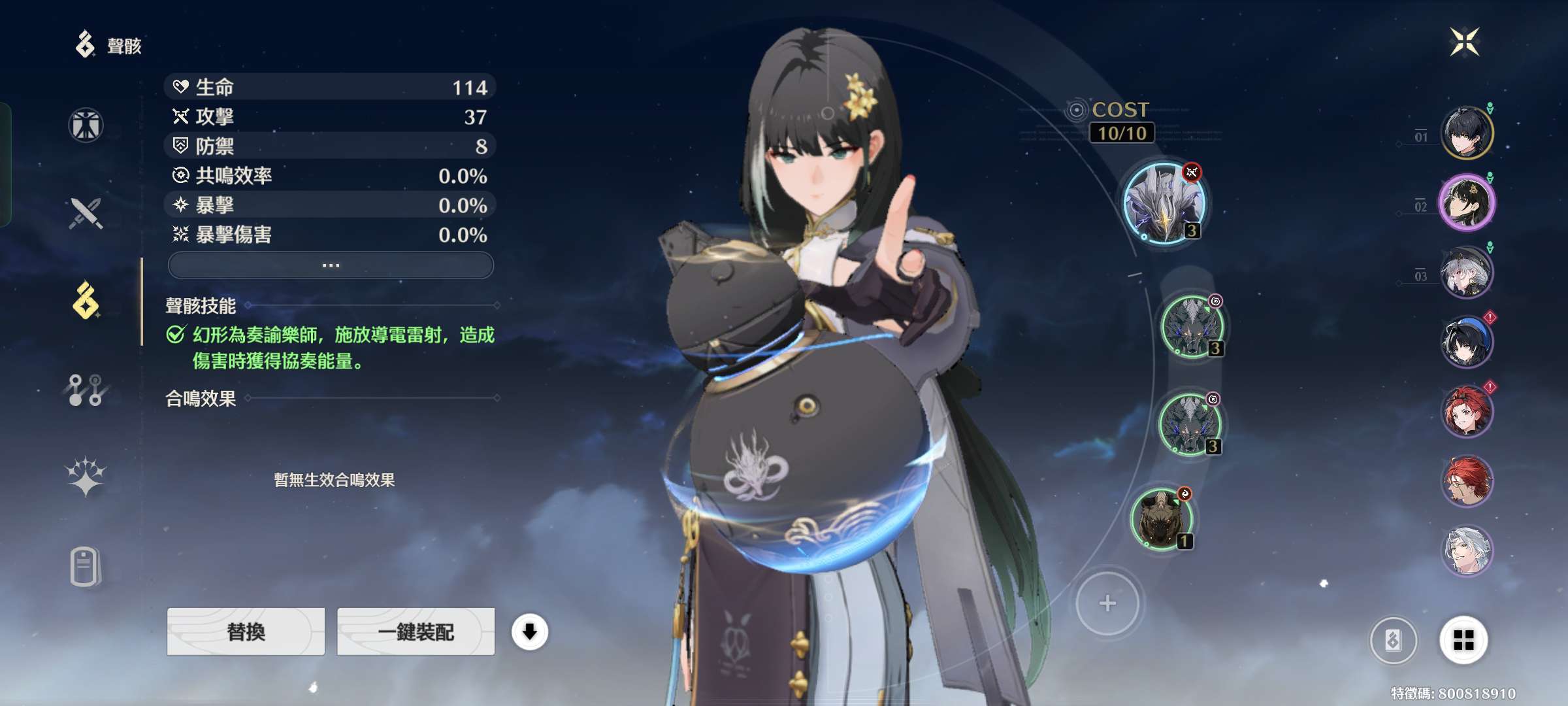Expand the stats list with the ellipsis bar
Viewport: 1568px width, 706px height.
click(331, 265)
